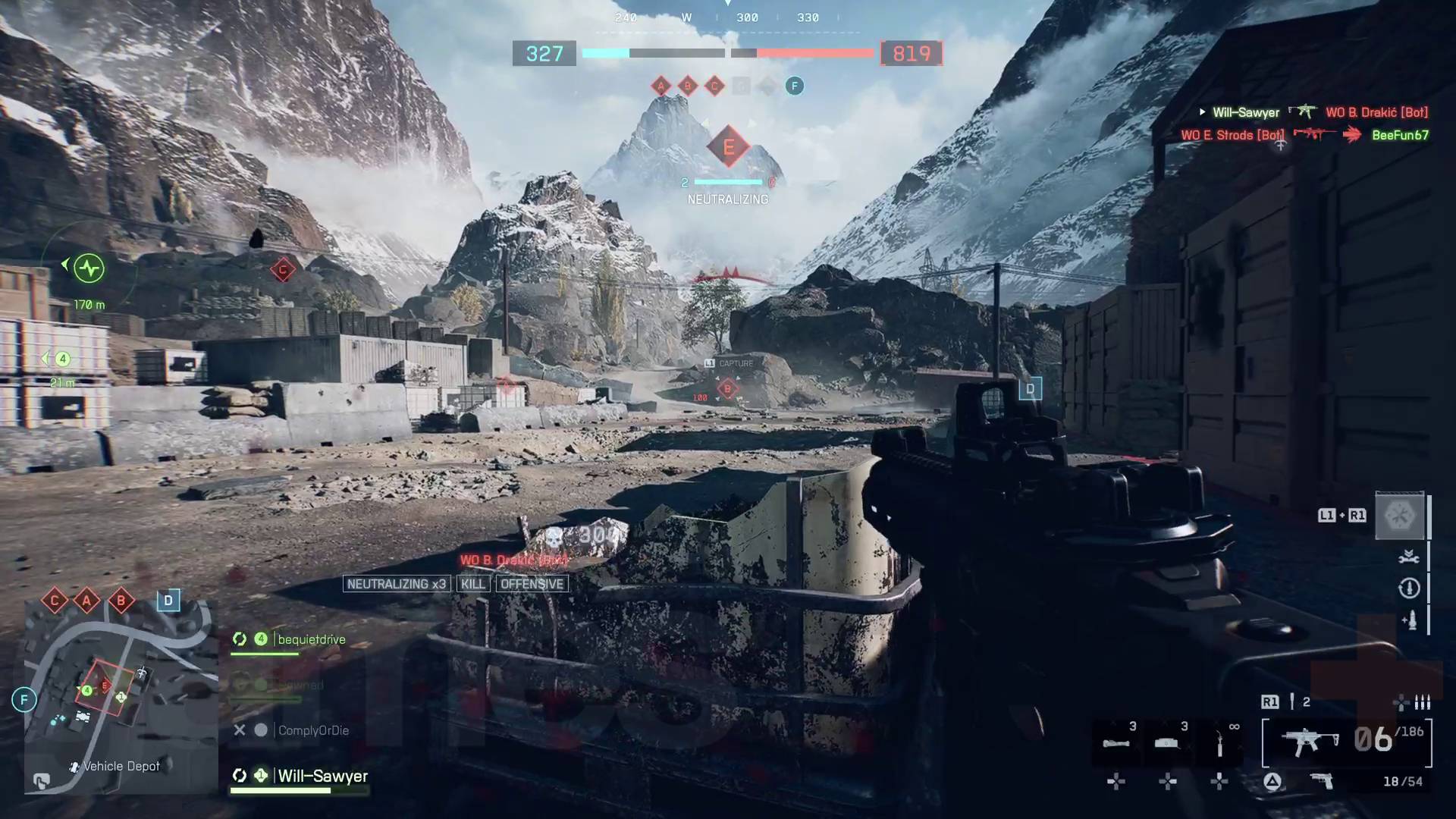Expand the squad list showing bequietdrive
Screen dimensions: 1456x819
click(311, 639)
